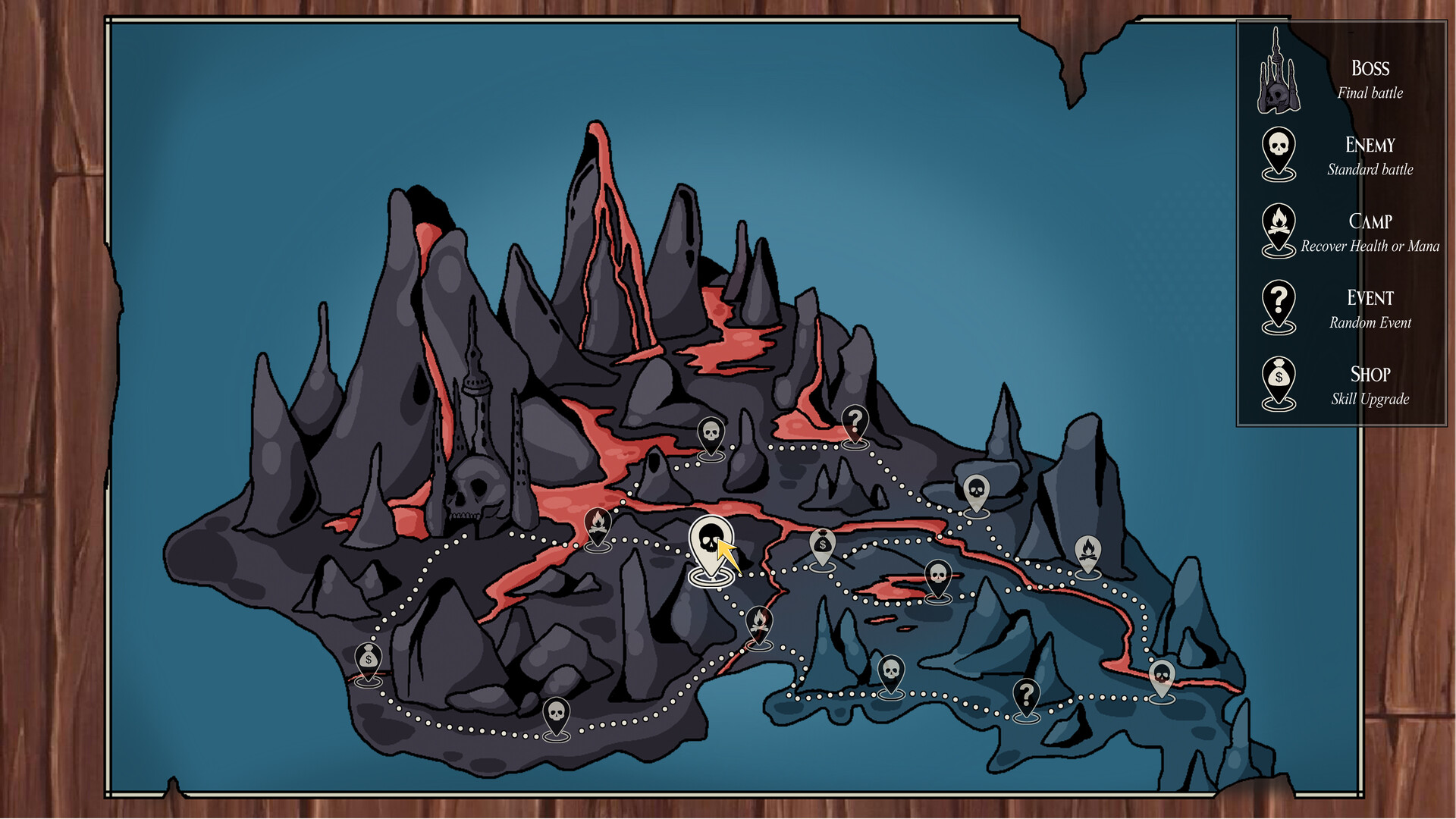Select the Event node near the bottom right
Screen dimensions: 1456x819
tap(1028, 694)
